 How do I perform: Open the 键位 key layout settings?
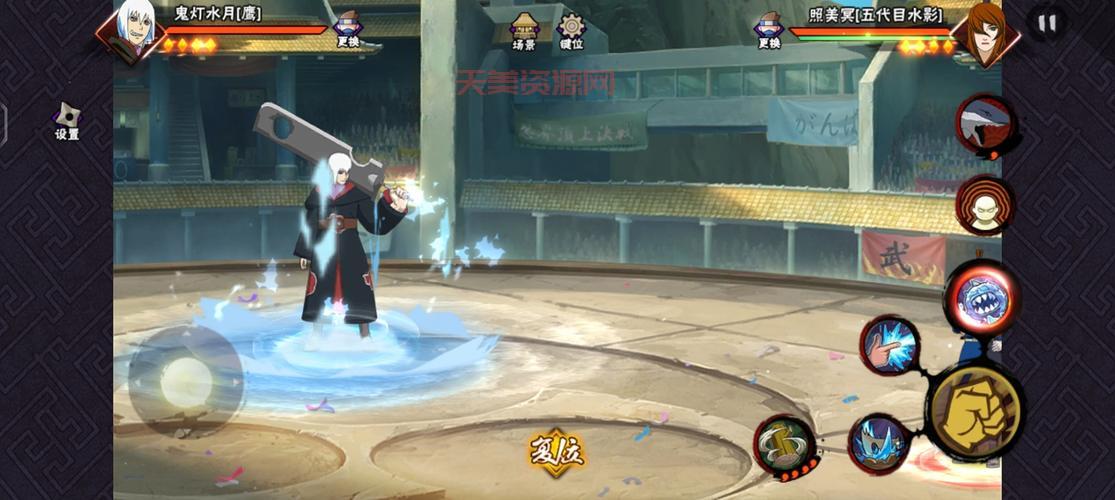(571, 31)
